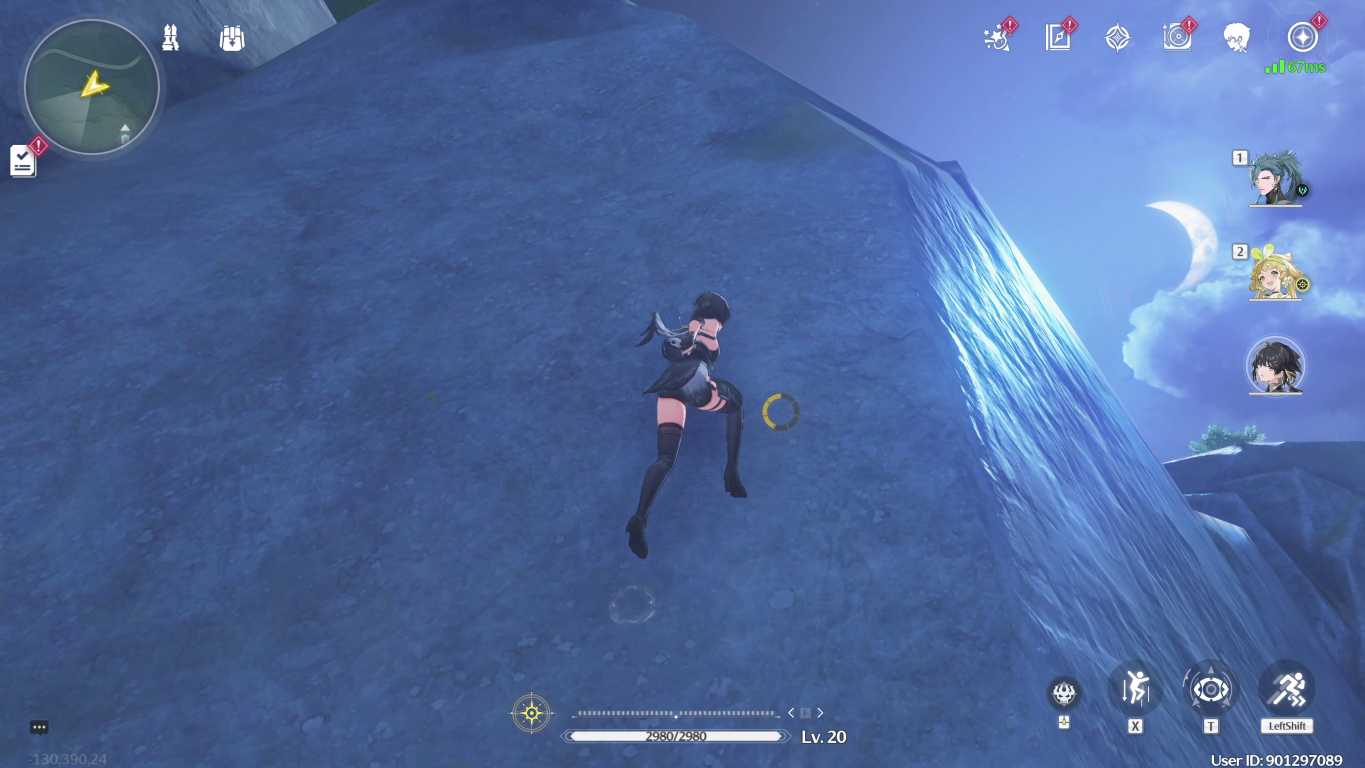The image size is (1365, 768).
Task: Open the recording gramophone icon with alert
Action: (1177, 36)
